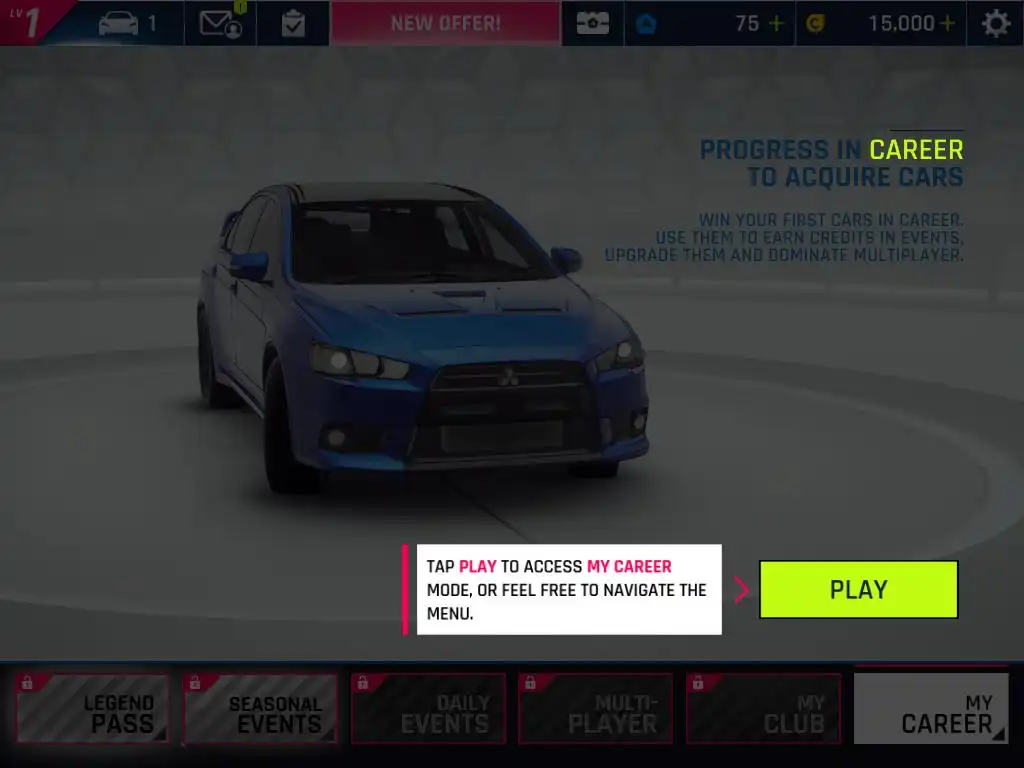Check the mail envelope inbox
Image resolution: width=1024 pixels, height=768 pixels.
(220, 23)
